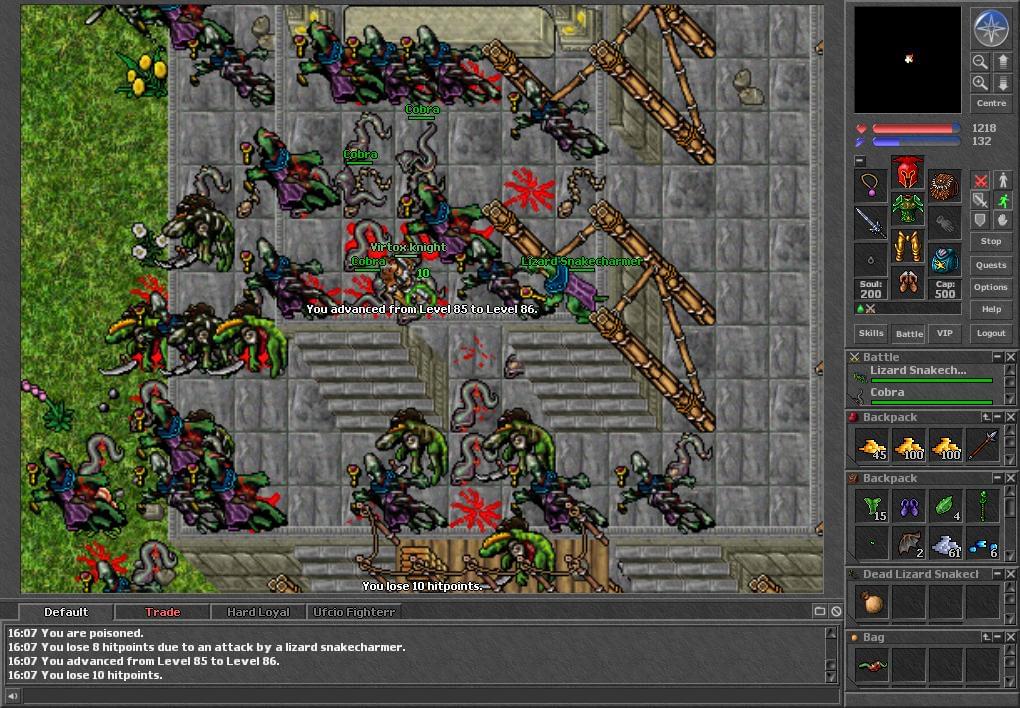Open the VIP list
Screen dimensions: 1020x708
[x=943, y=333]
